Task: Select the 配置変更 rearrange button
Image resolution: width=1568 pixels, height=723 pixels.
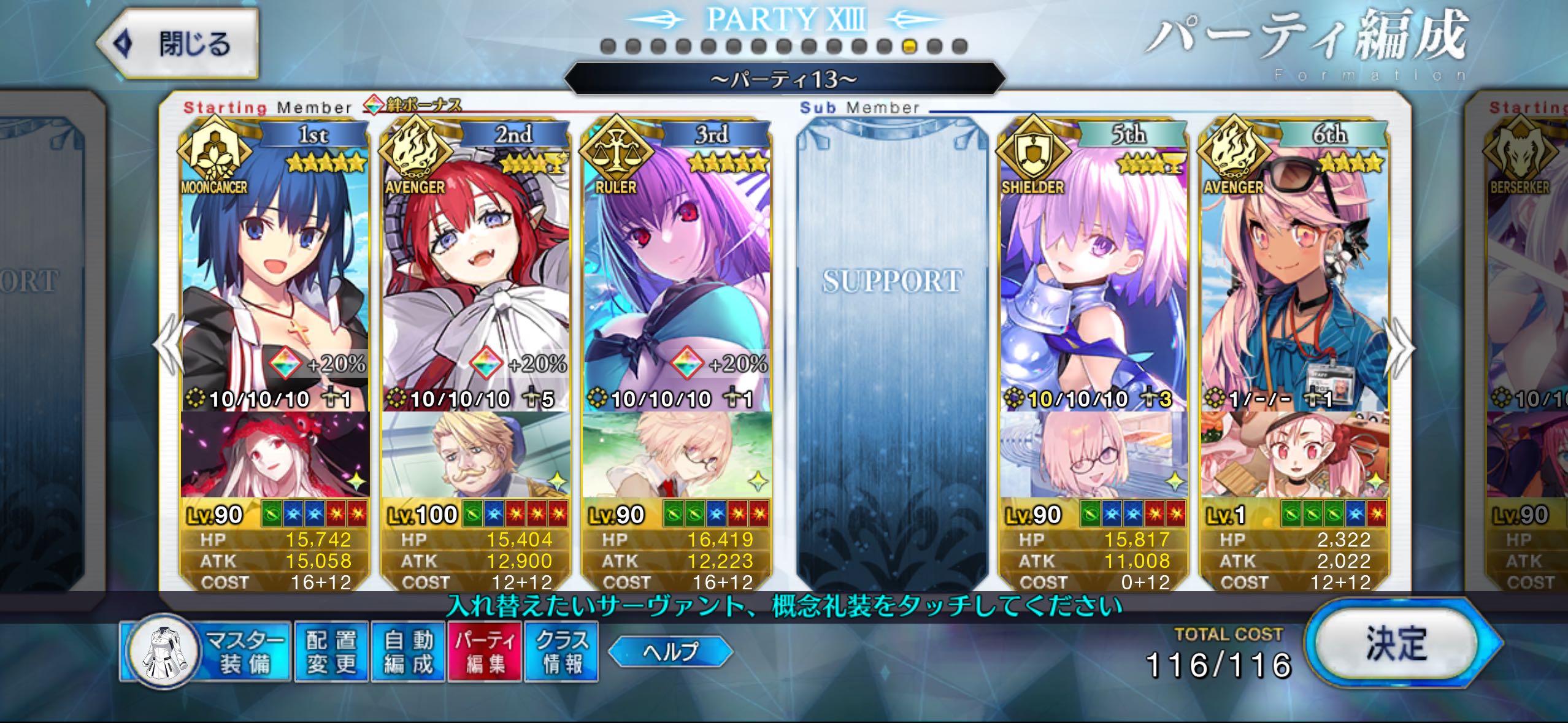Action: coord(331,651)
